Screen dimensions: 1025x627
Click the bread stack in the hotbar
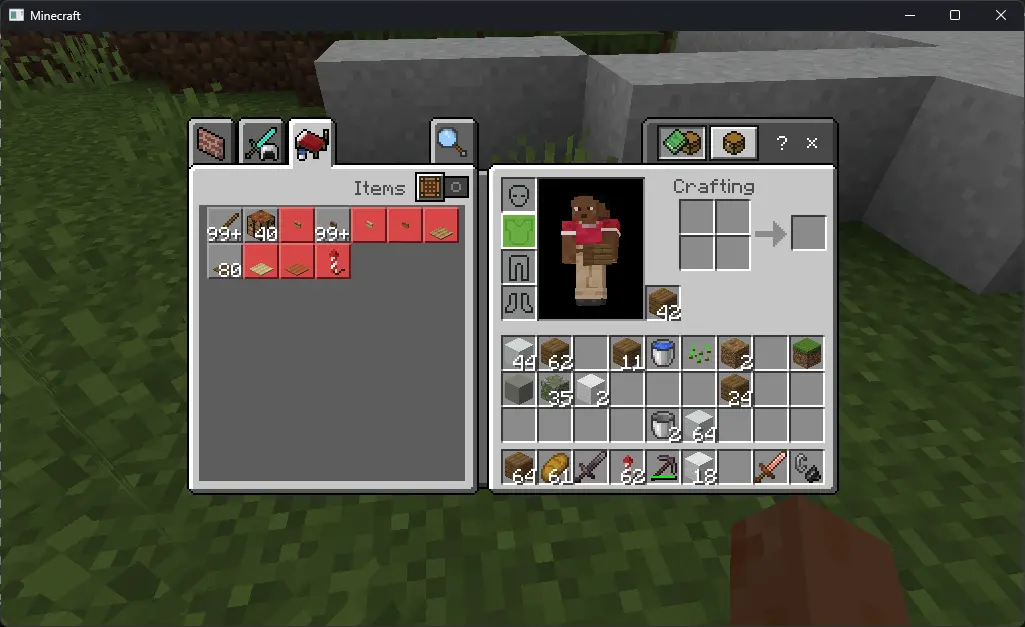click(554, 467)
